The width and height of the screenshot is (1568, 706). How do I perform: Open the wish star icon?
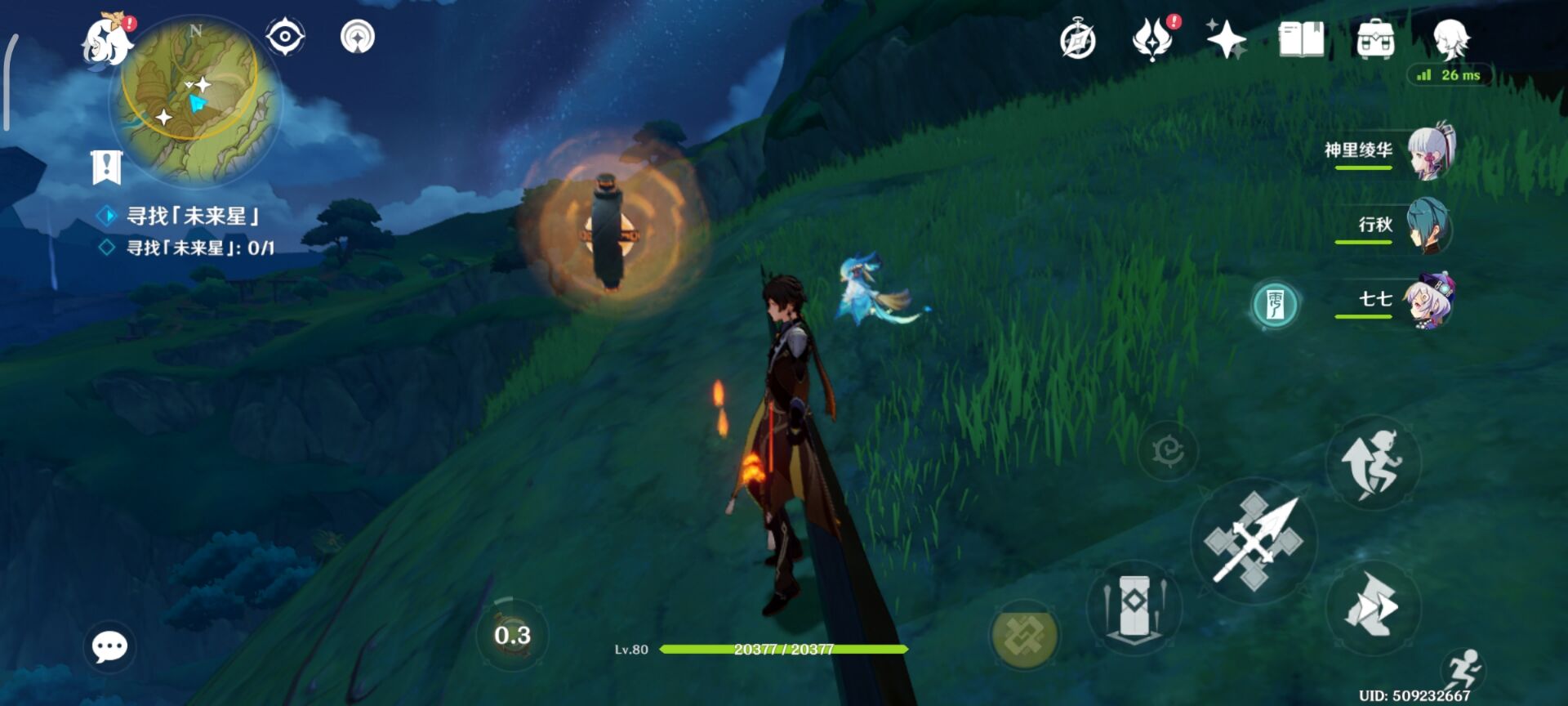point(1226,39)
